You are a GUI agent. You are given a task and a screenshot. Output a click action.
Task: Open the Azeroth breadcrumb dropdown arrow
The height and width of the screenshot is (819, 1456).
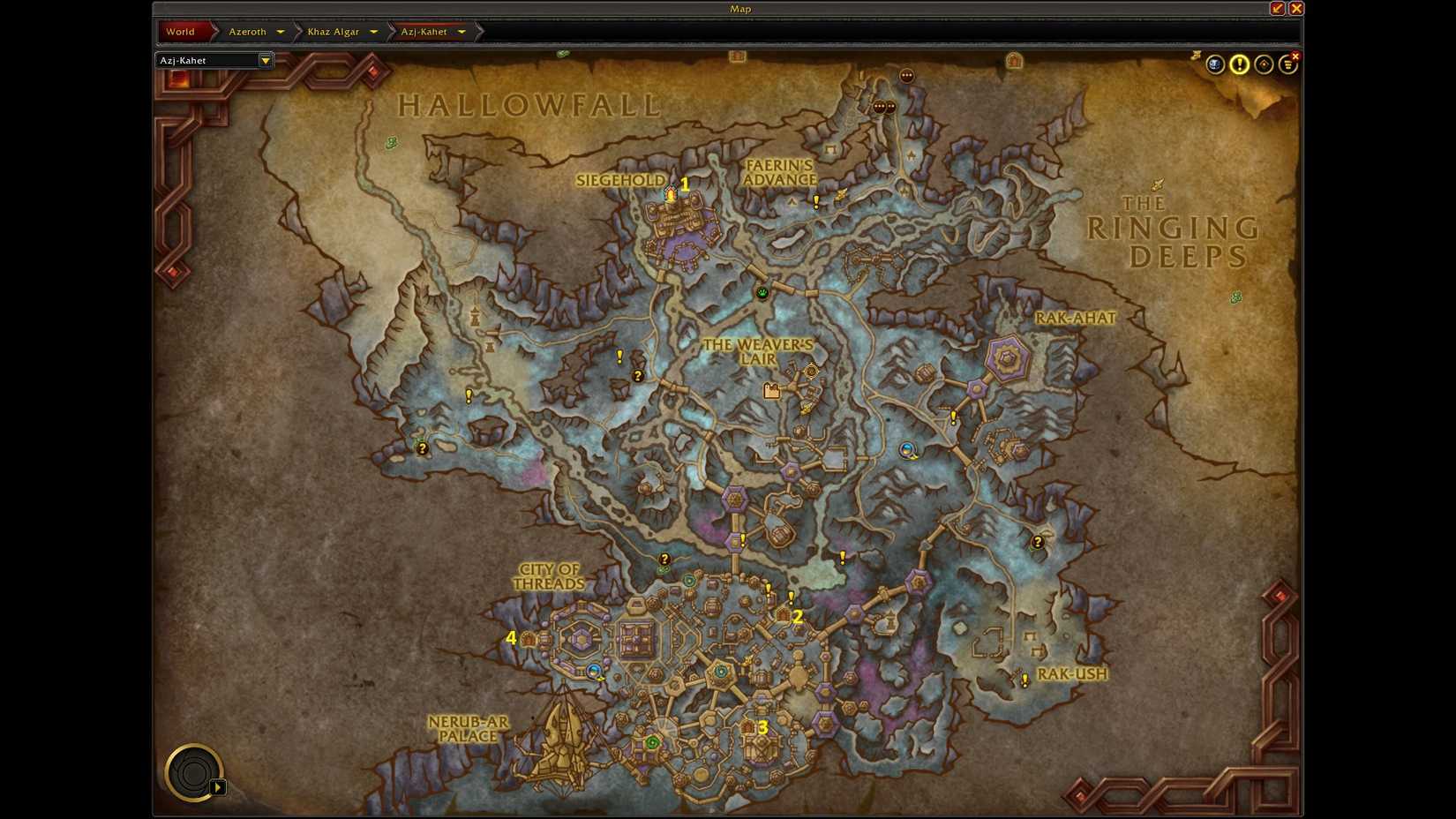281,31
